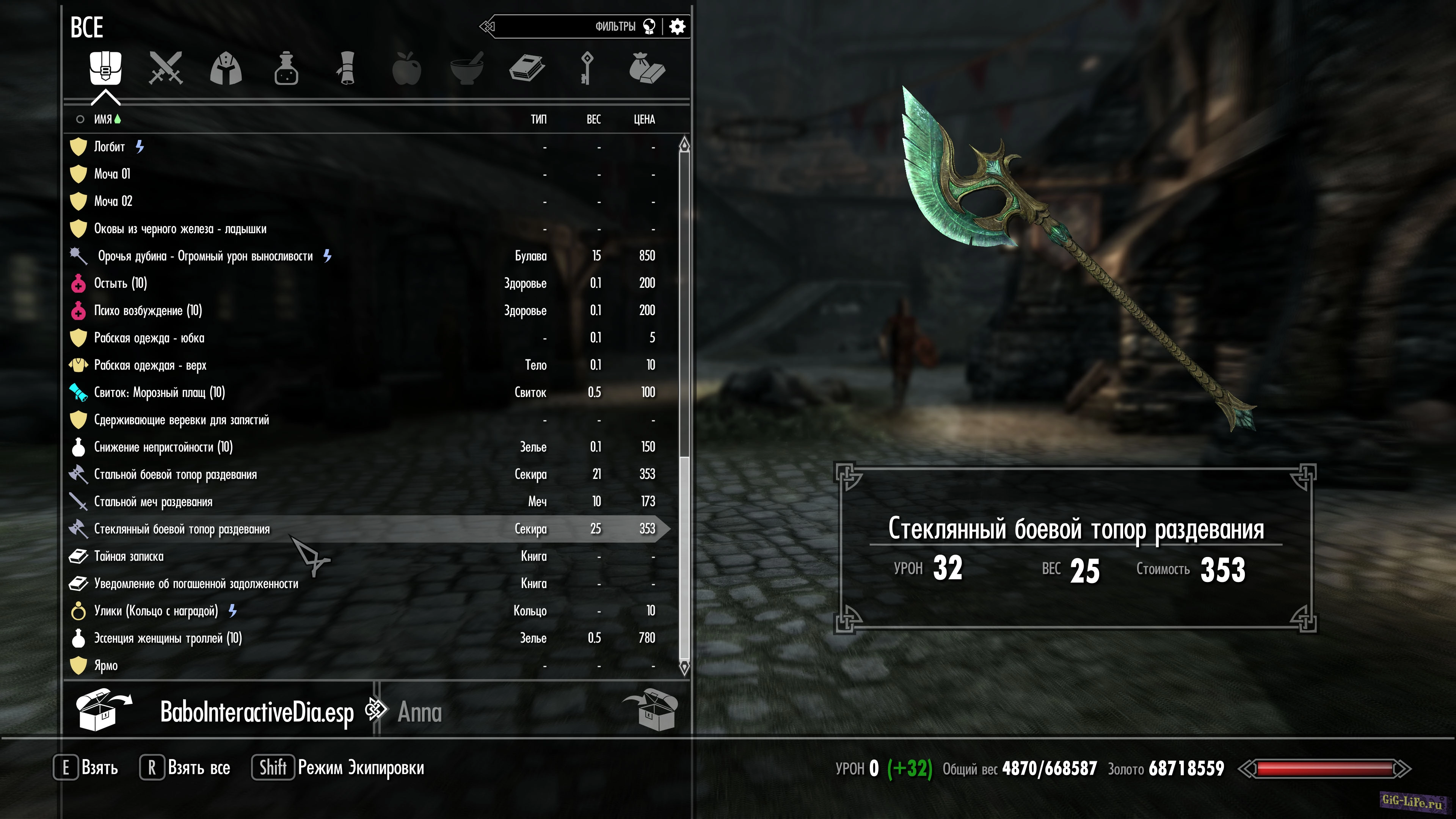Switch to the food category tab

(x=407, y=68)
